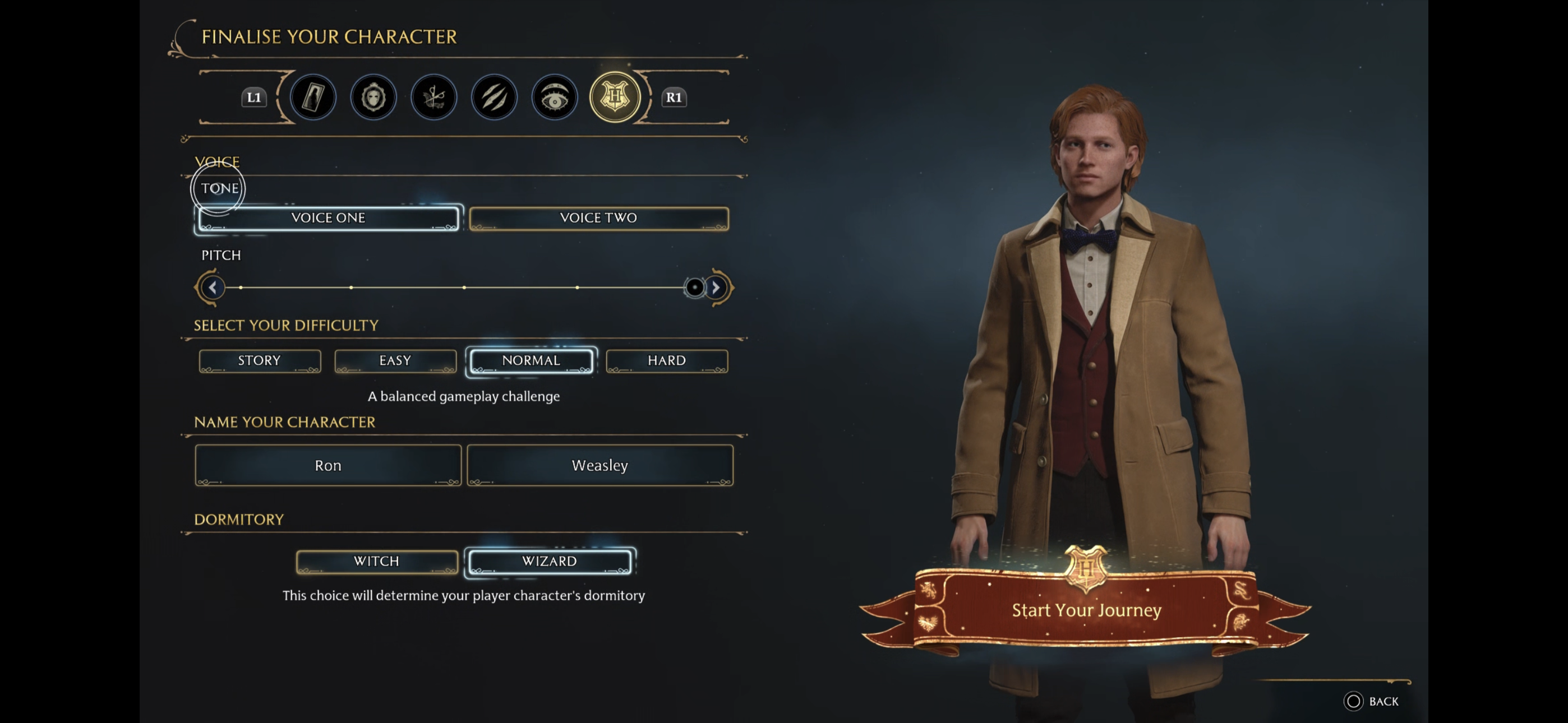Viewport: 1568px width, 723px height.
Task: Open the body preset customization icon
Action: pos(312,97)
